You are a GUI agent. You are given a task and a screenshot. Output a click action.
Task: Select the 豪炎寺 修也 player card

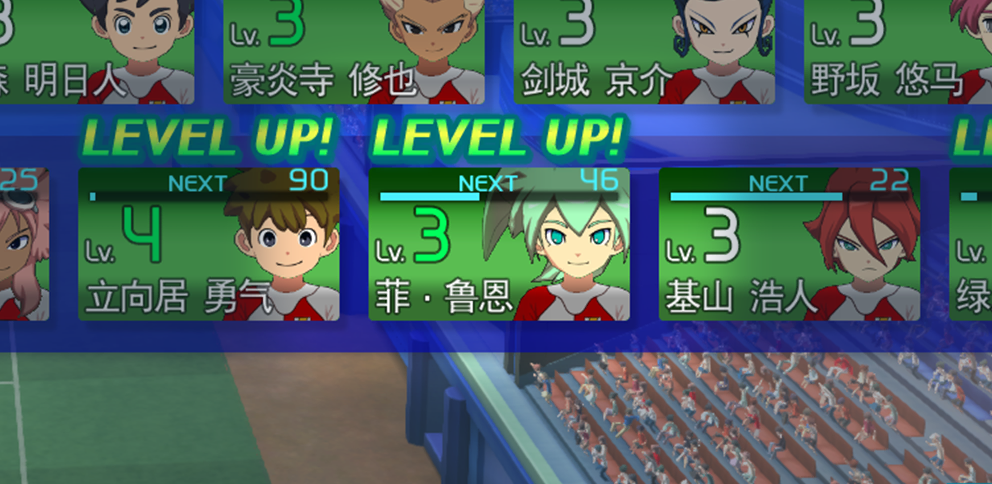coord(354,52)
